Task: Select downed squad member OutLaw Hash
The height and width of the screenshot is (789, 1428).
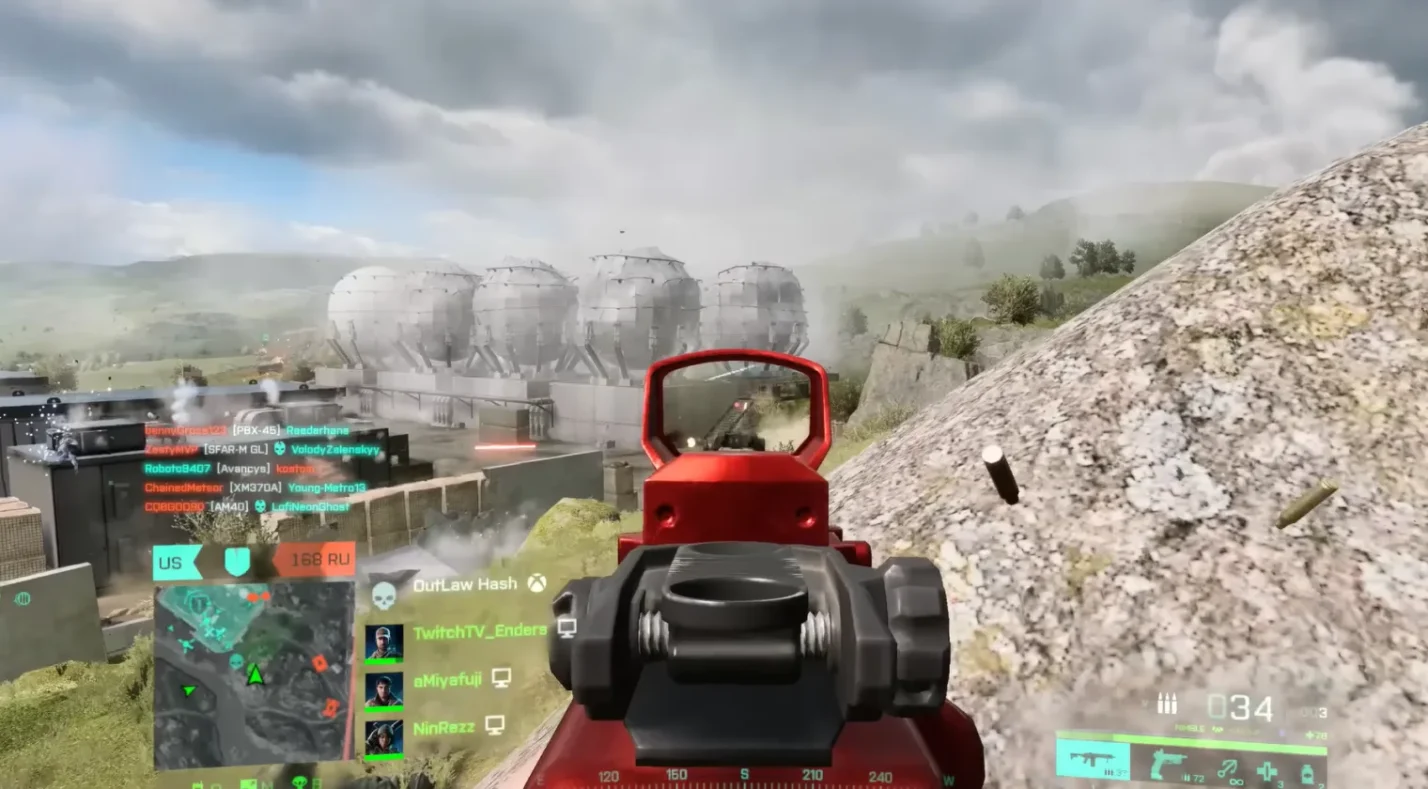Action: click(x=463, y=585)
